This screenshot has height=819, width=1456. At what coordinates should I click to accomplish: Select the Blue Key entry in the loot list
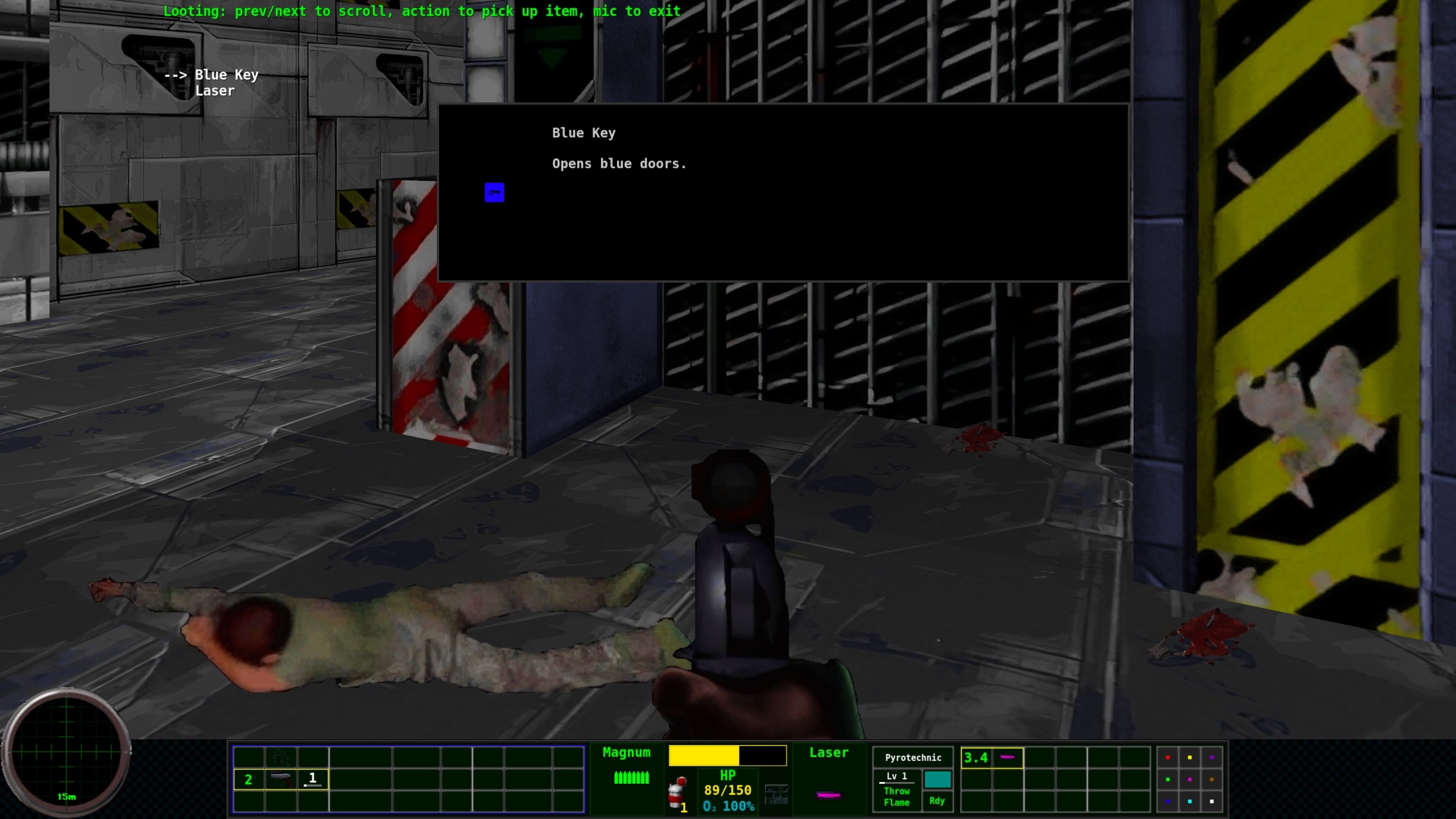[x=226, y=75]
